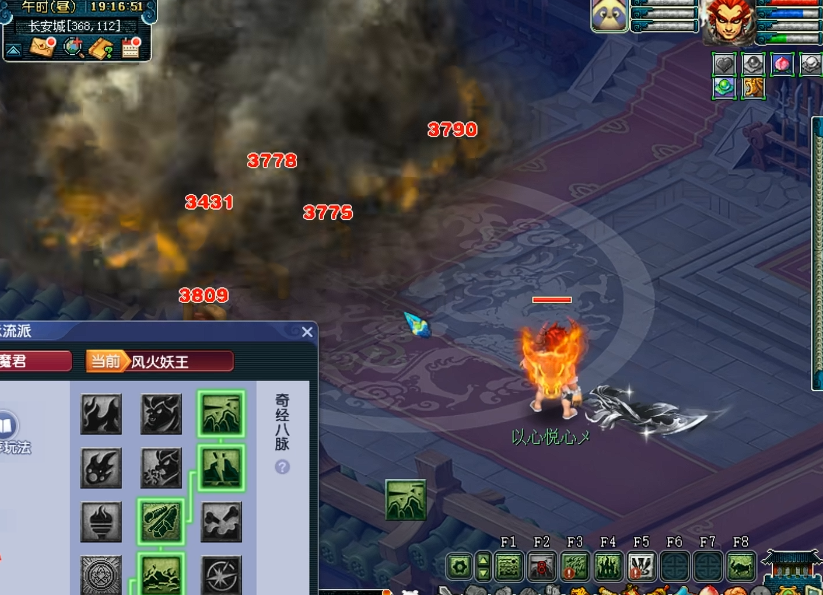Select the crossed bones skill node

(221, 521)
